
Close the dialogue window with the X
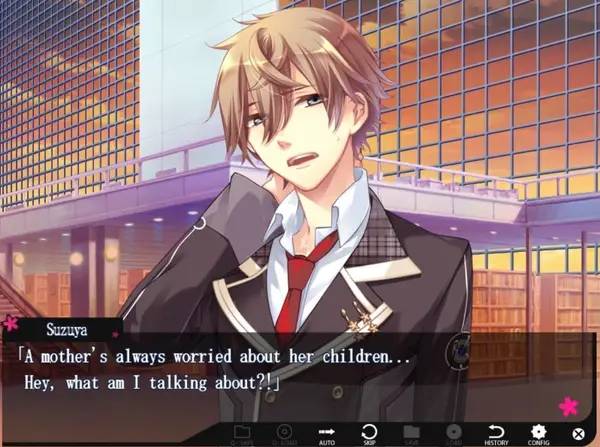(578, 433)
